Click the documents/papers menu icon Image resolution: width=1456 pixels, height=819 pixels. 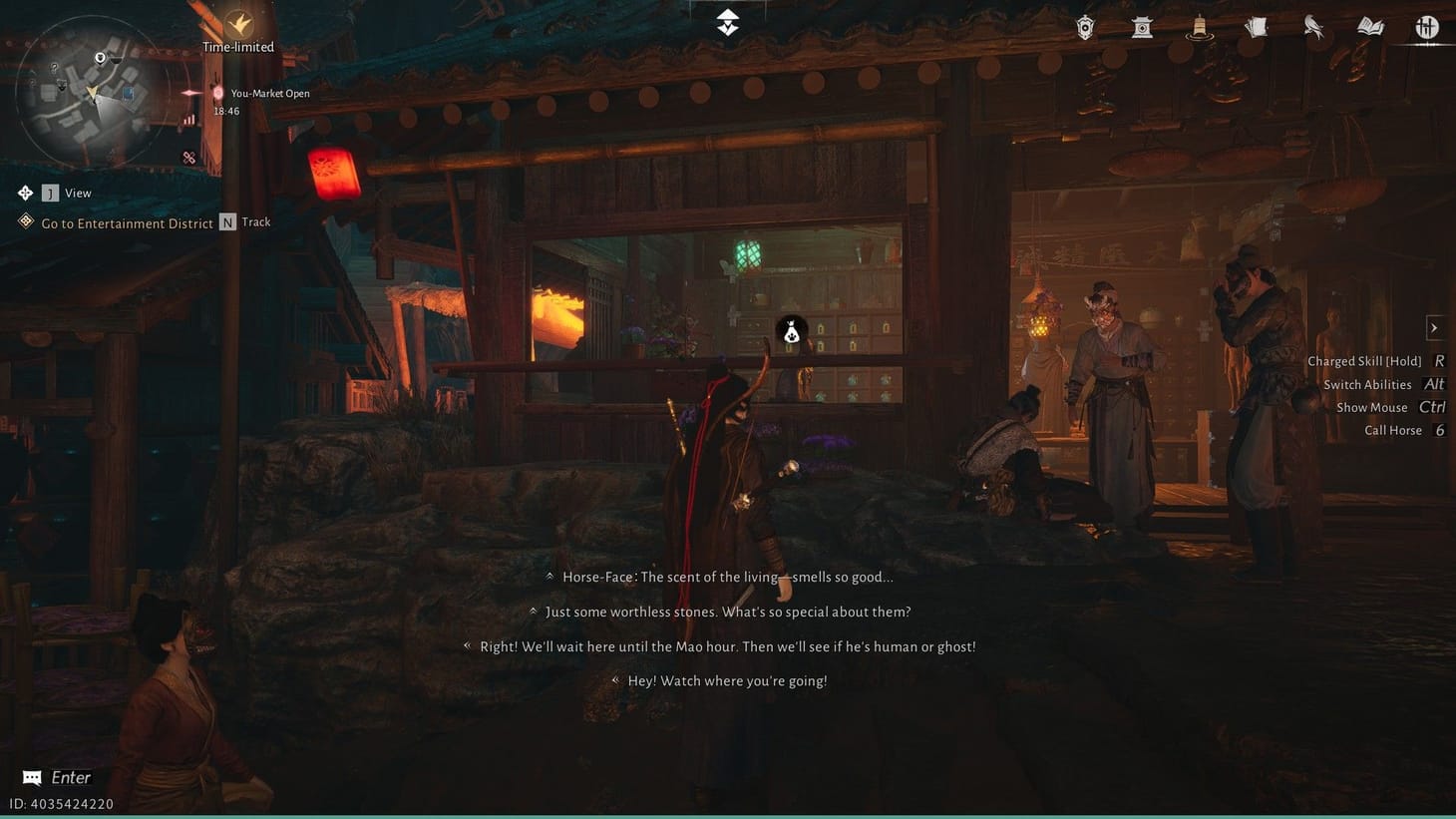(1256, 26)
